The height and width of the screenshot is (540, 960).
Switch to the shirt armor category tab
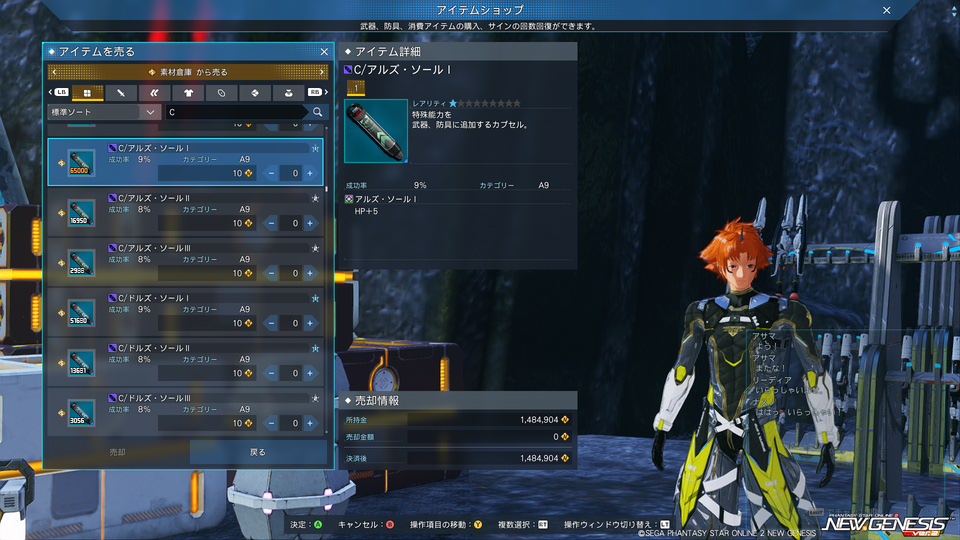(188, 92)
